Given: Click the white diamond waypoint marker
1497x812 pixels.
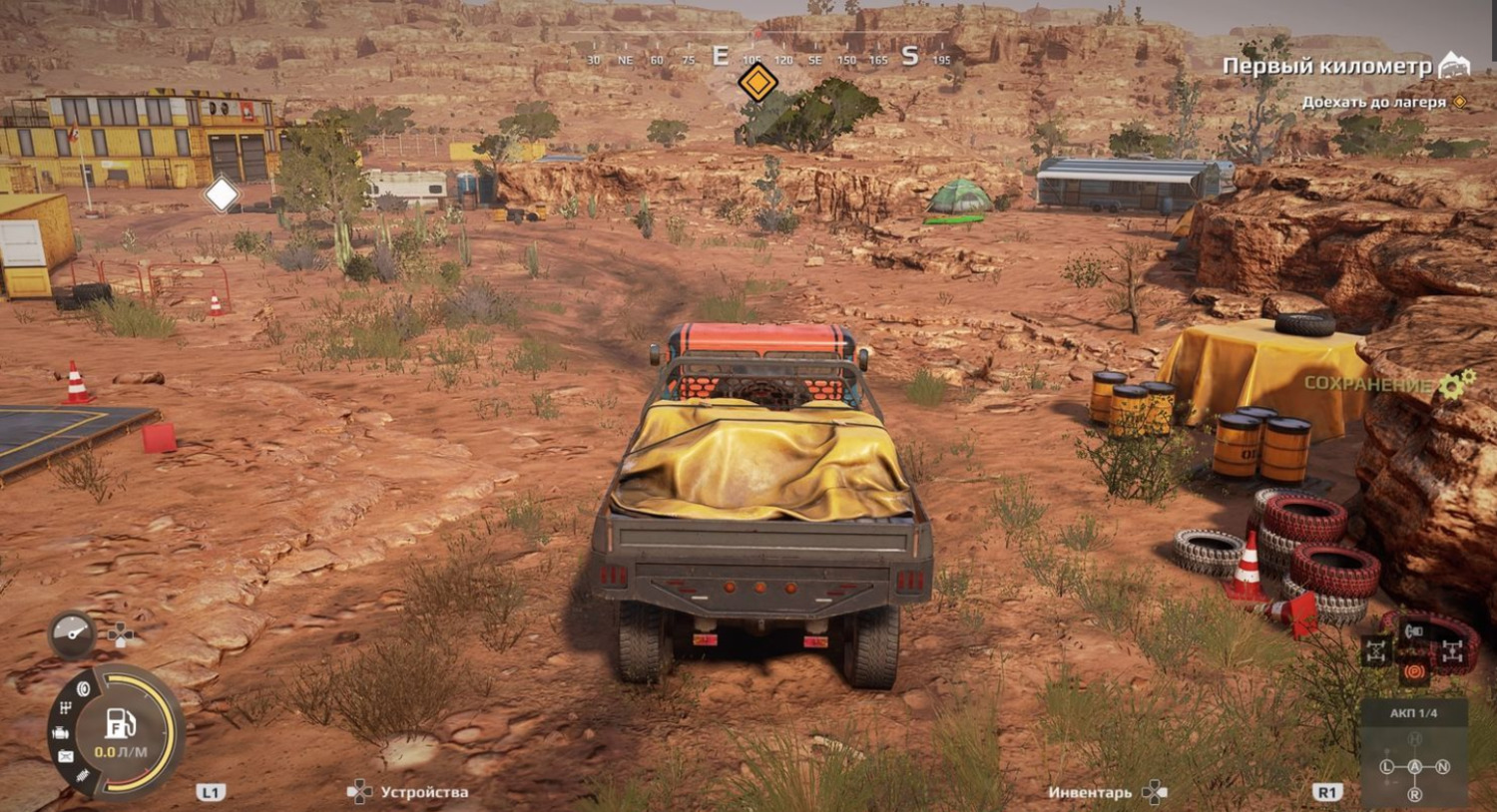Looking at the screenshot, I should tap(222, 195).
